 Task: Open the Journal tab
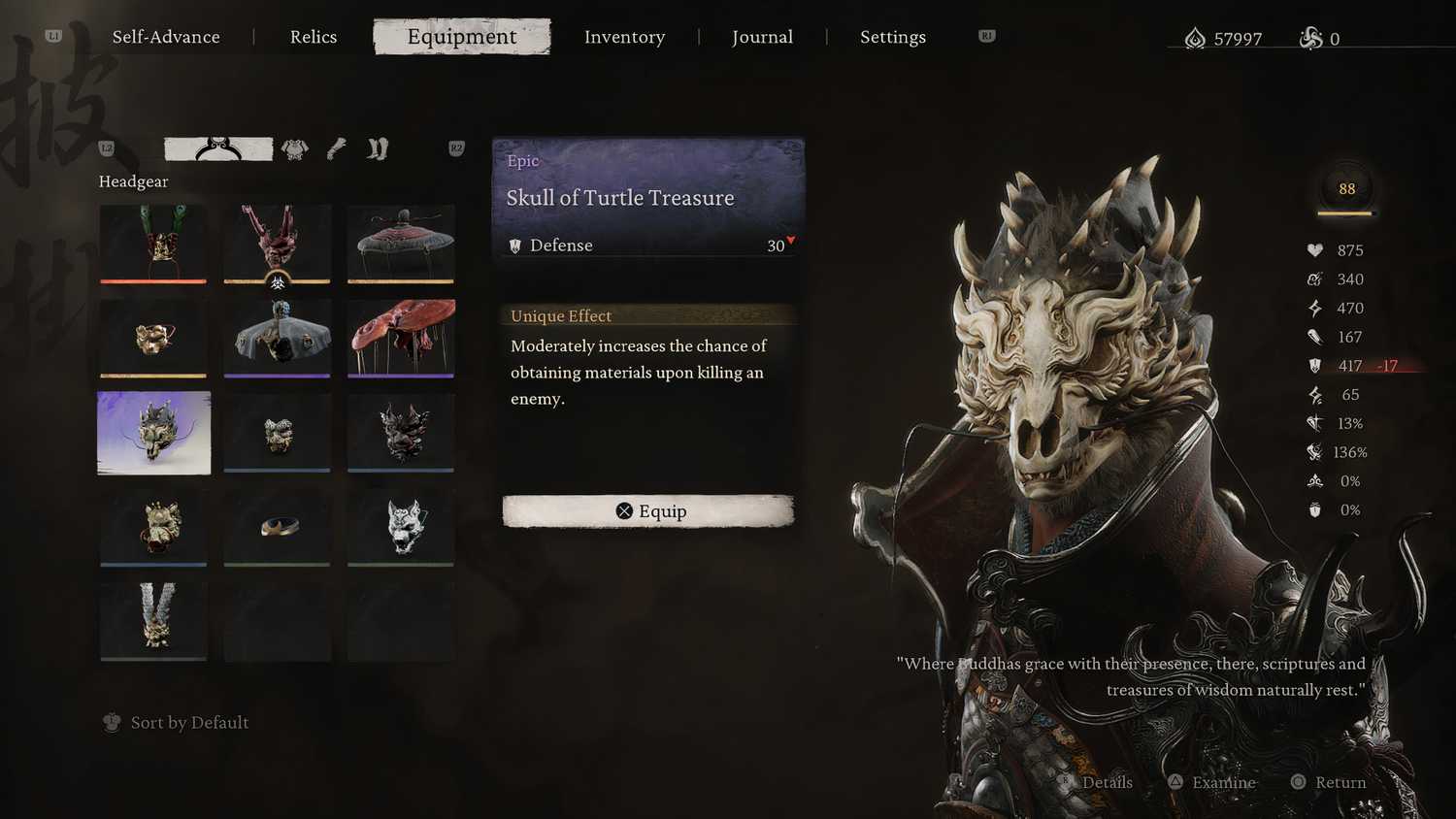762,37
